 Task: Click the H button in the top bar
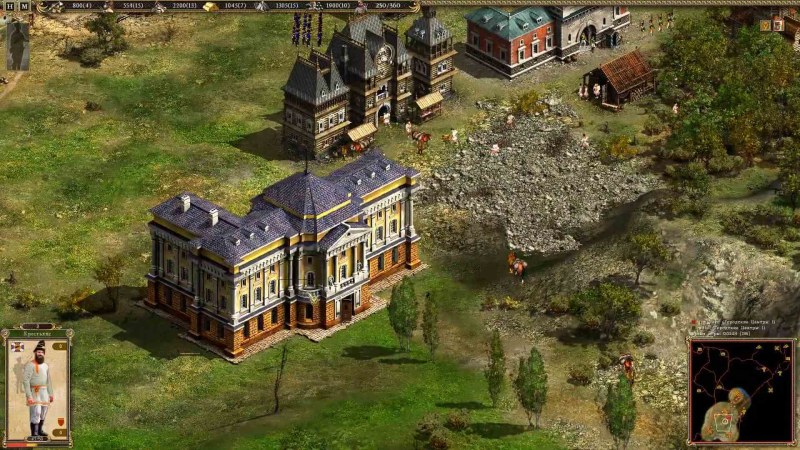(x=10, y=6)
